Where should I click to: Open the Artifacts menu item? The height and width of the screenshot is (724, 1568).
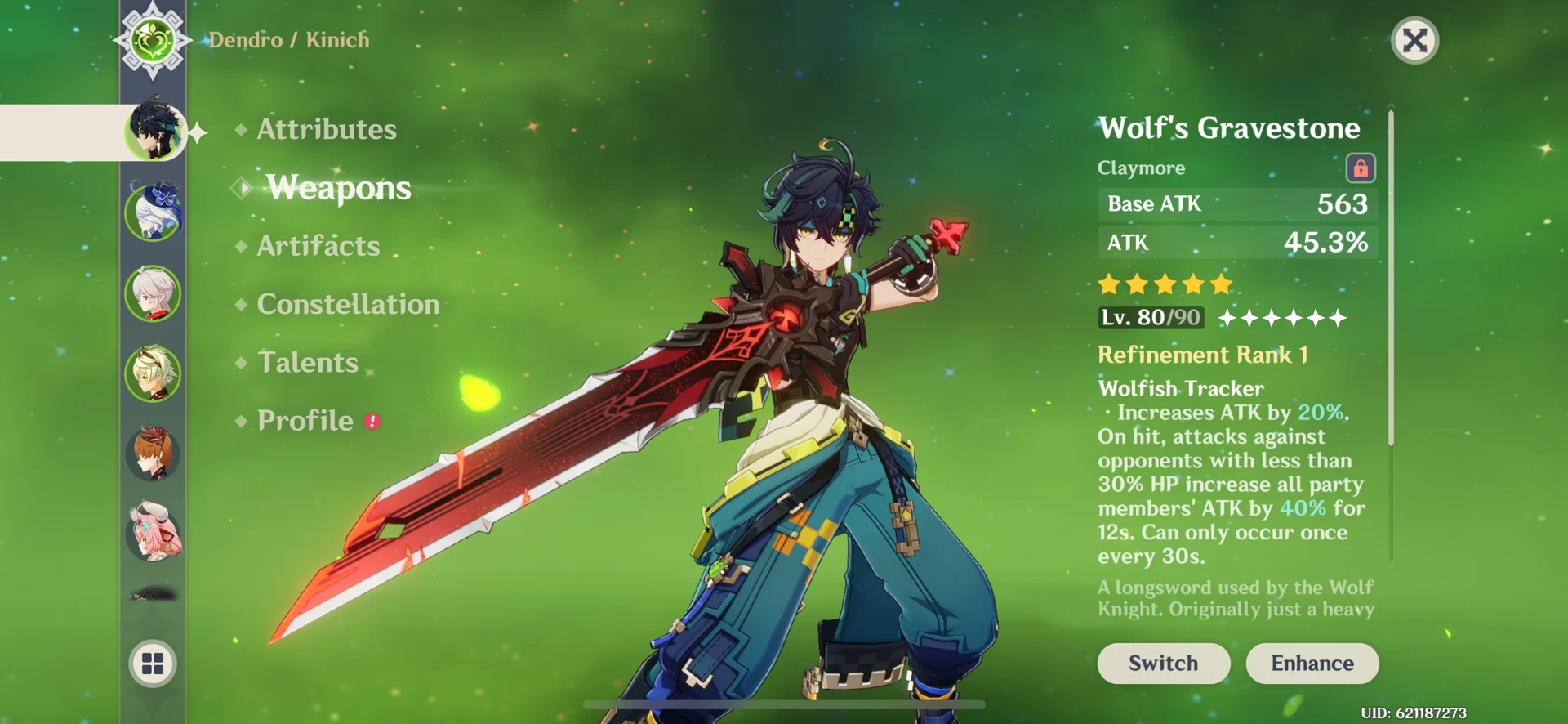pyautogui.click(x=318, y=245)
